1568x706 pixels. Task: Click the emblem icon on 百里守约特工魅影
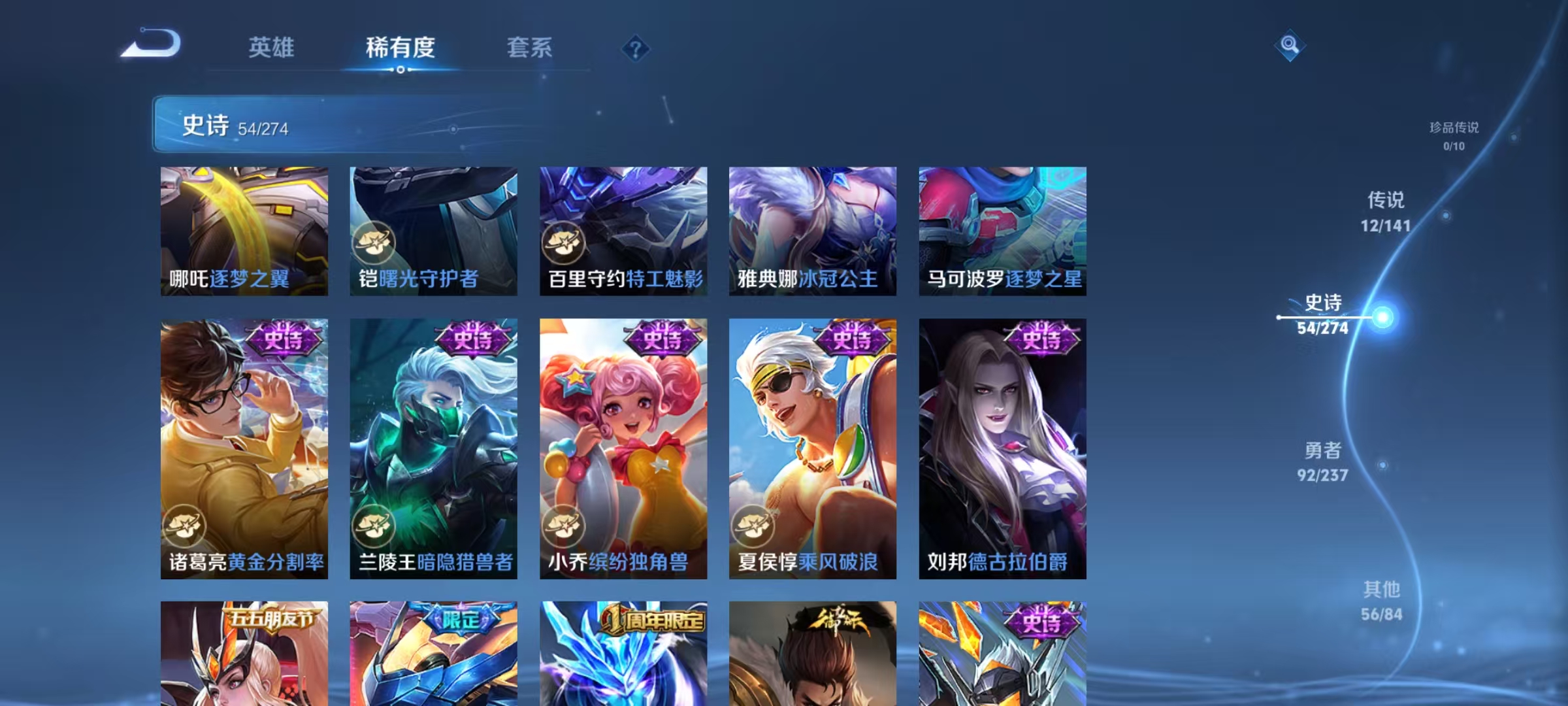(x=563, y=242)
